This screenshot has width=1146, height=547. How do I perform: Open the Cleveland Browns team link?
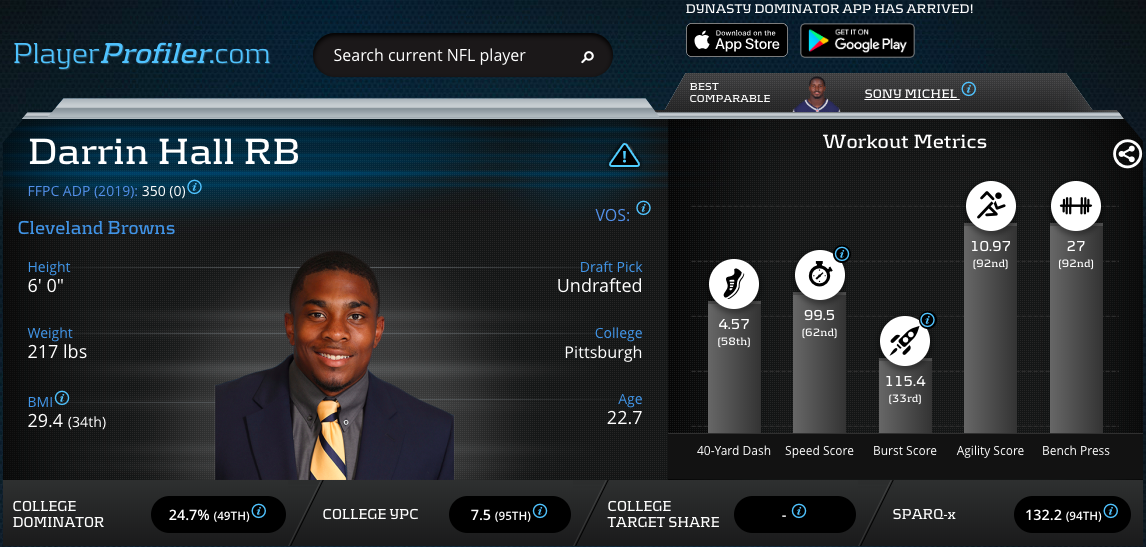click(96, 228)
